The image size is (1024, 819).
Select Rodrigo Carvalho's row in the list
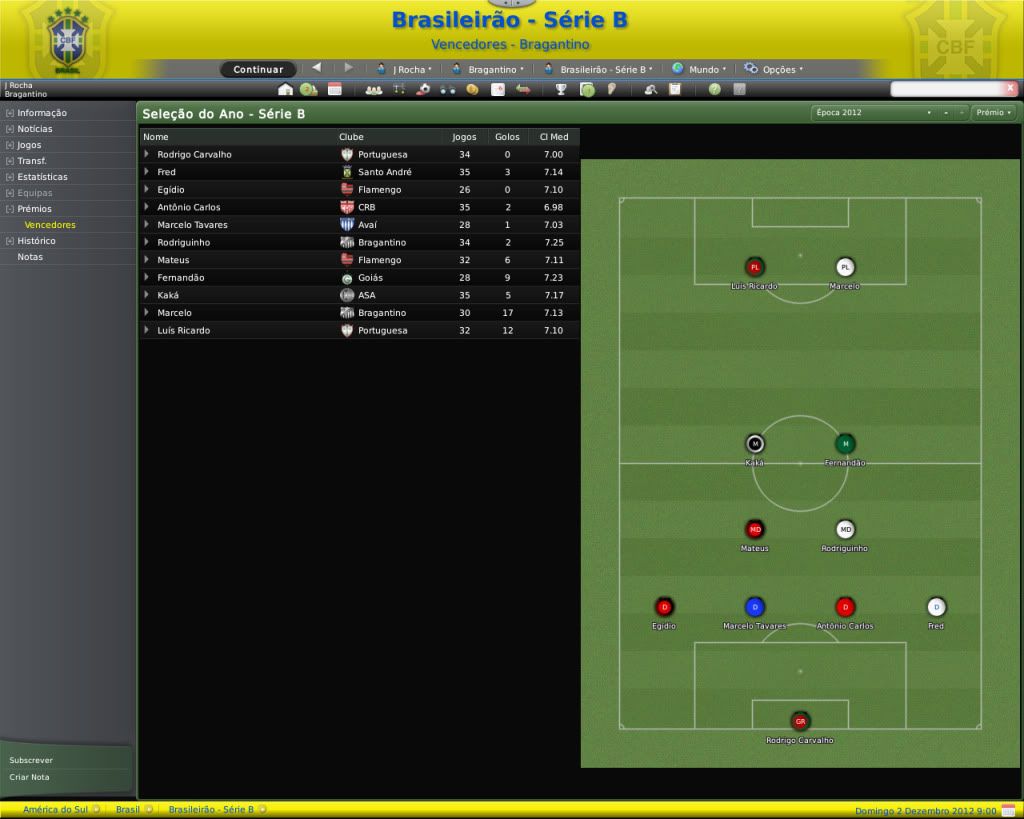(194, 155)
